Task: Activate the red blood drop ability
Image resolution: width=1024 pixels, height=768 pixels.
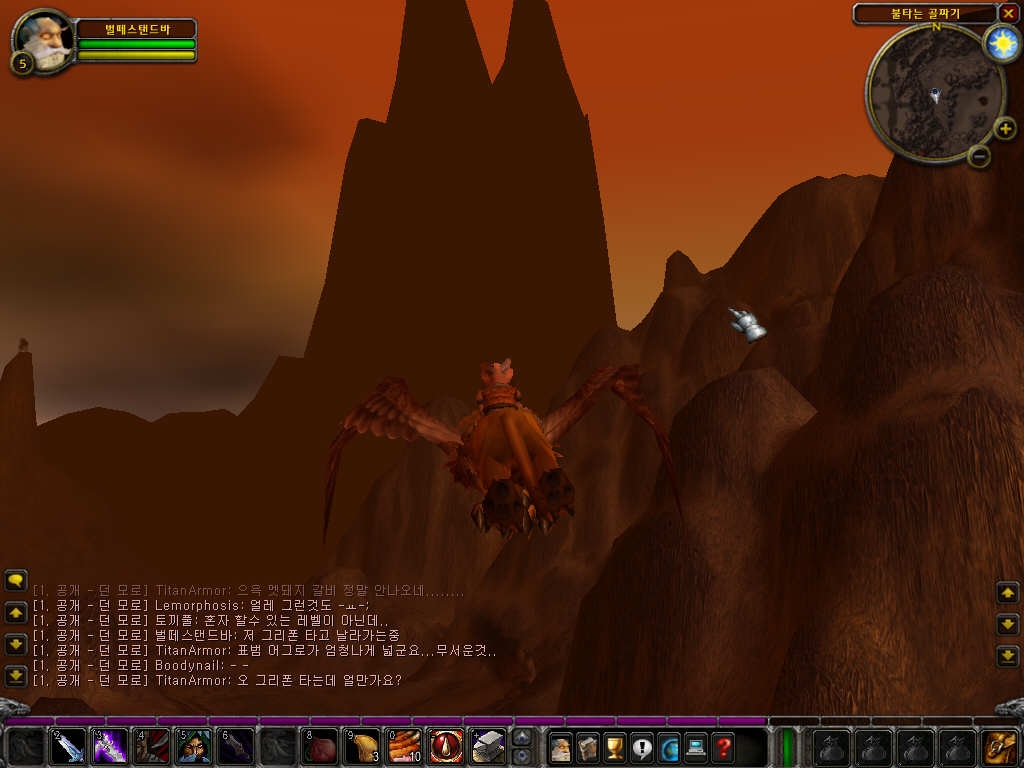Action: coord(446,747)
